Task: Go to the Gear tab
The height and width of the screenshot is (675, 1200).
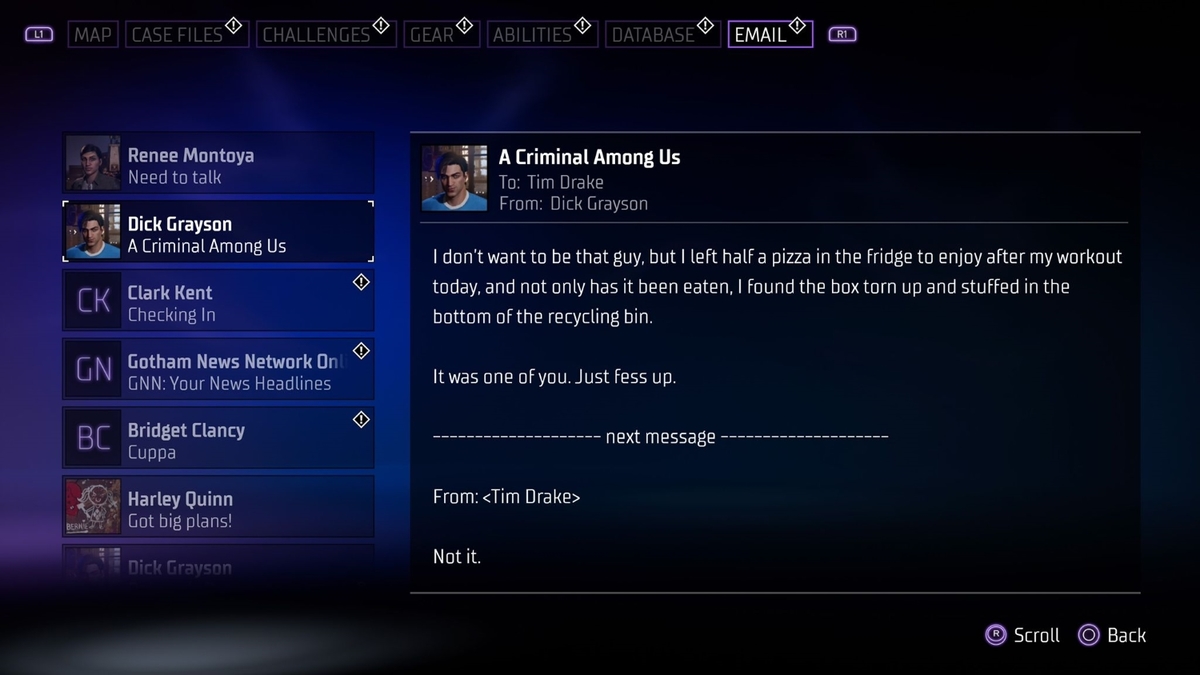Action: [432, 35]
